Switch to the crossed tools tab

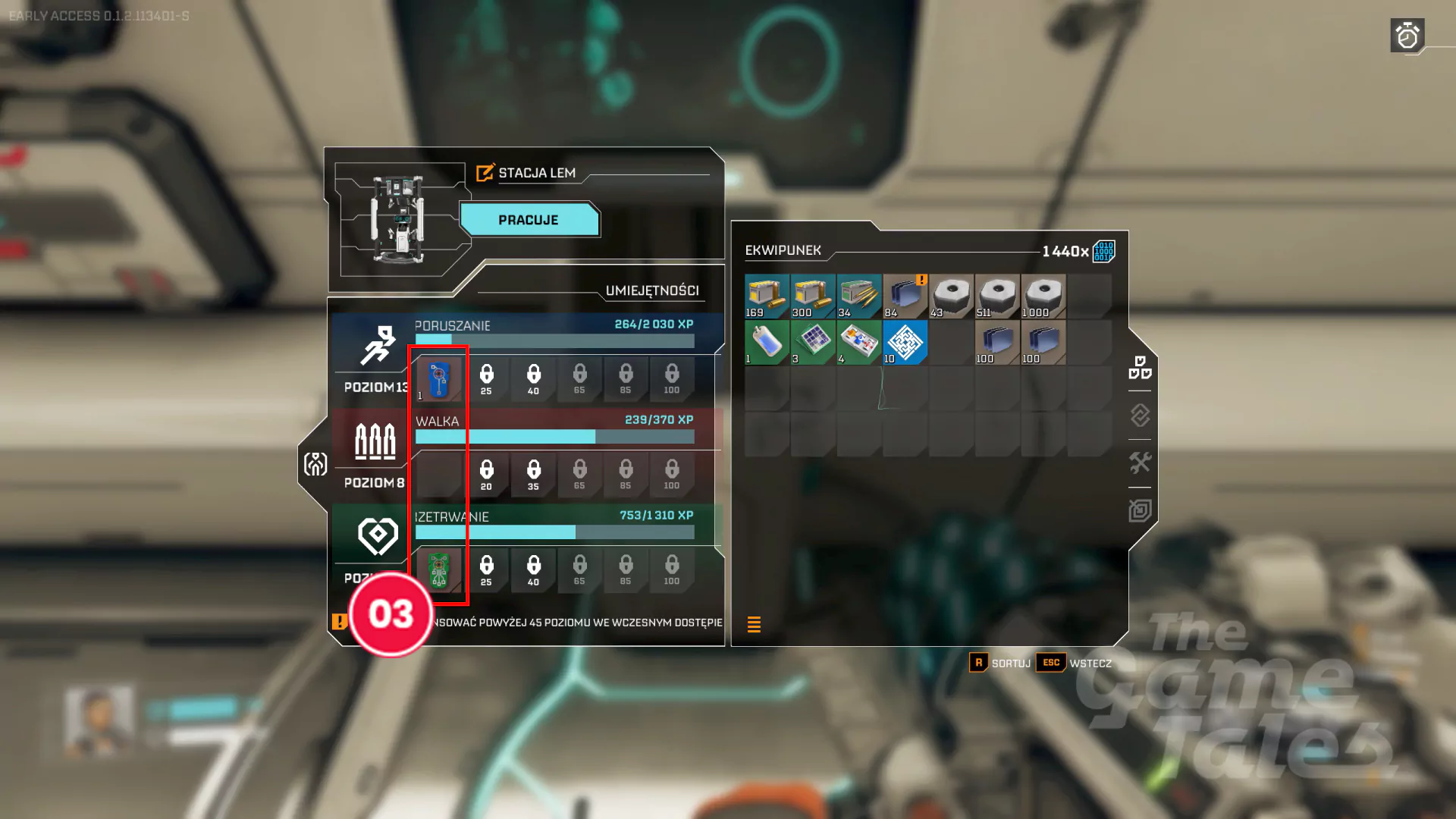click(x=1140, y=463)
